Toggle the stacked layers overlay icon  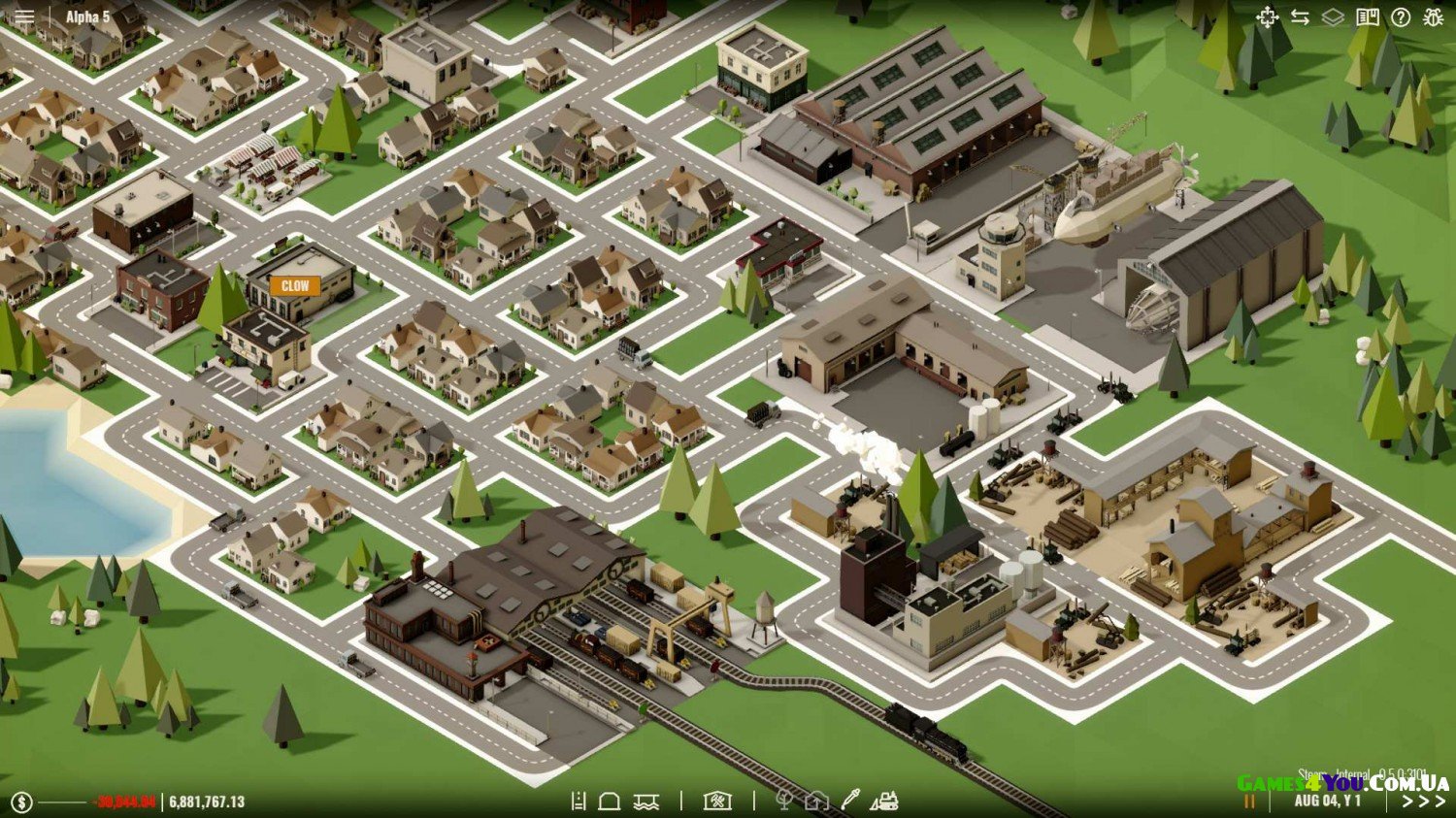1333,17
